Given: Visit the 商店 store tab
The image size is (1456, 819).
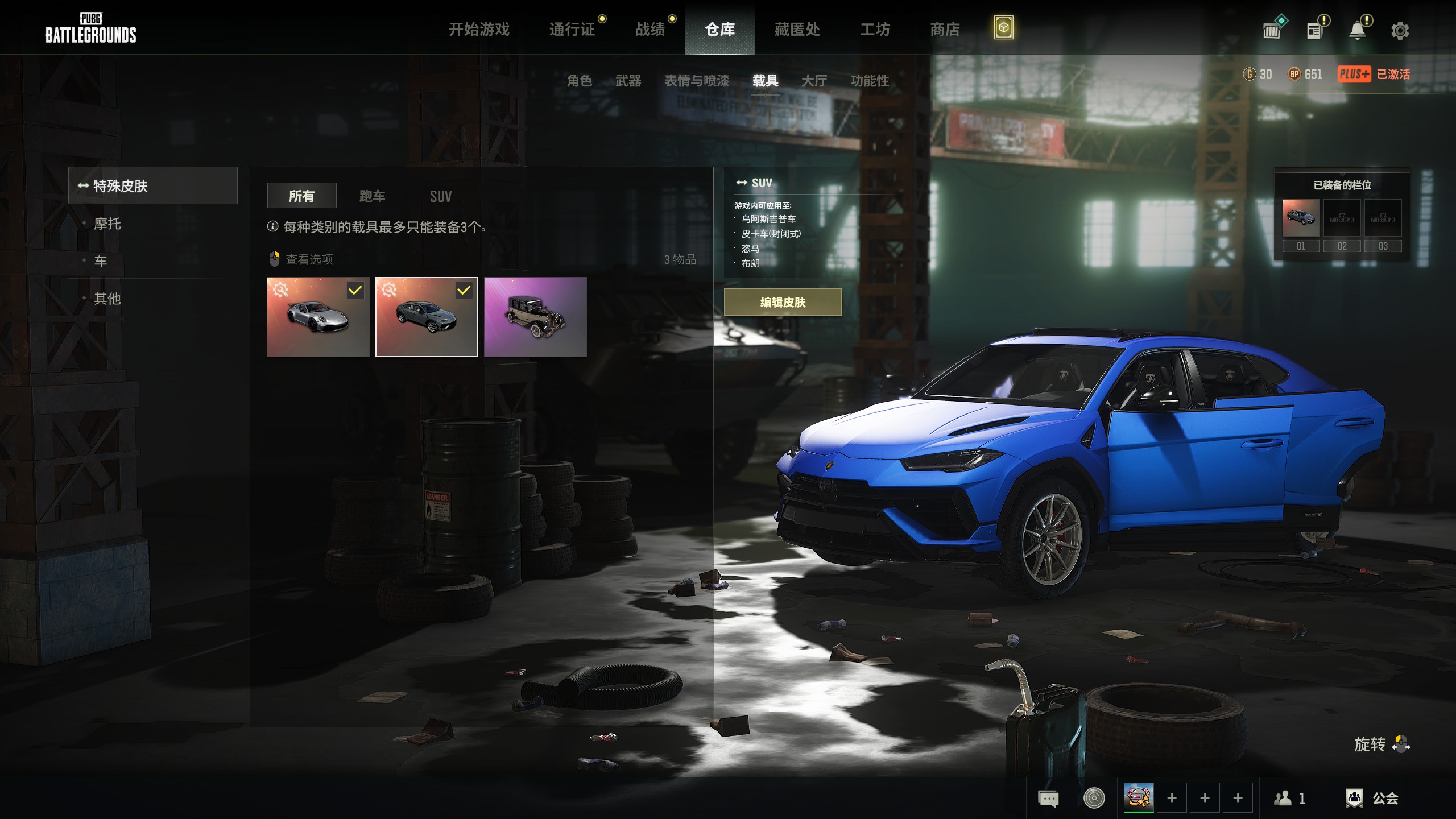Looking at the screenshot, I should [945, 29].
